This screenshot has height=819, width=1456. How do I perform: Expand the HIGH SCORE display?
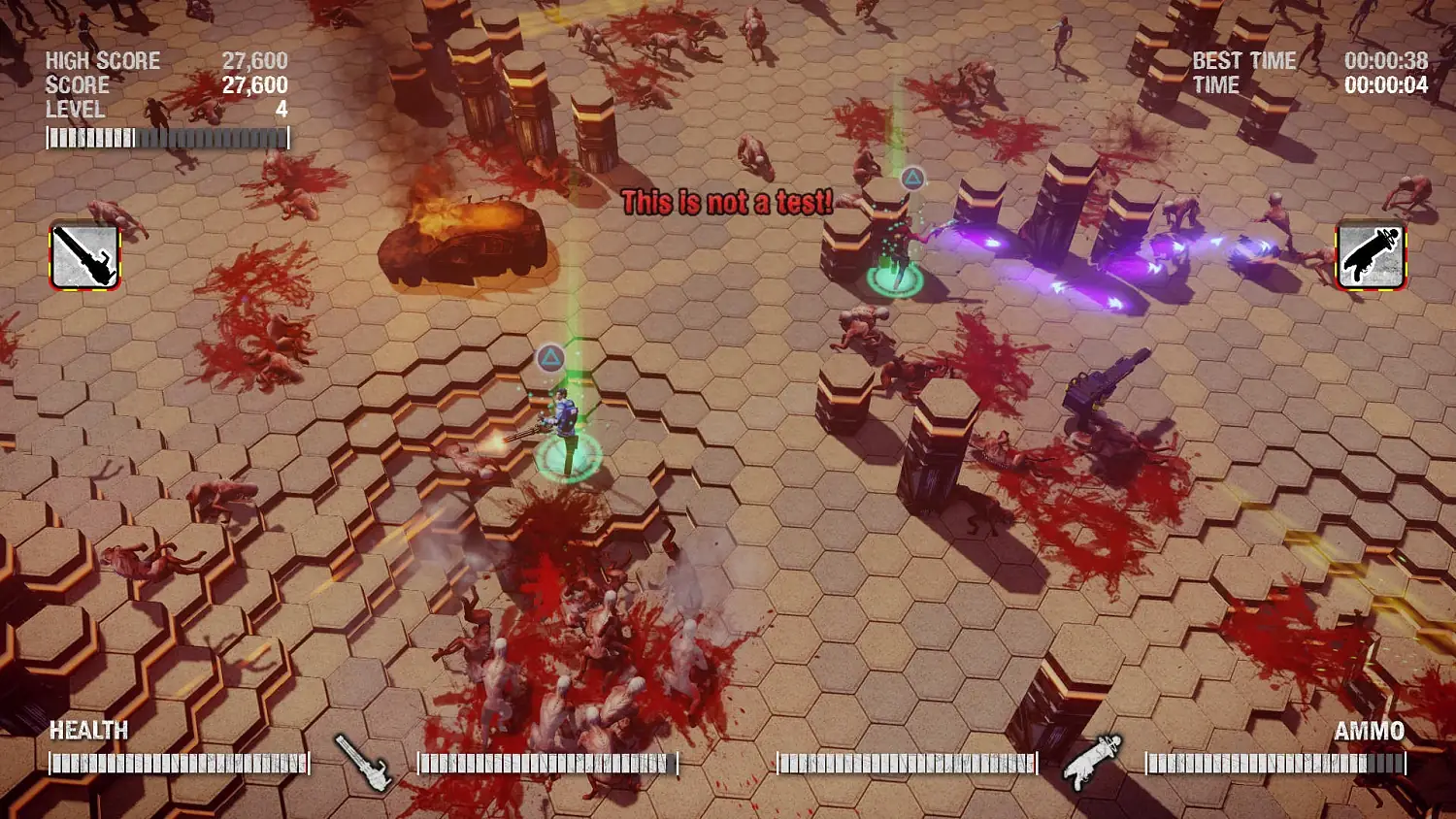[x=101, y=61]
